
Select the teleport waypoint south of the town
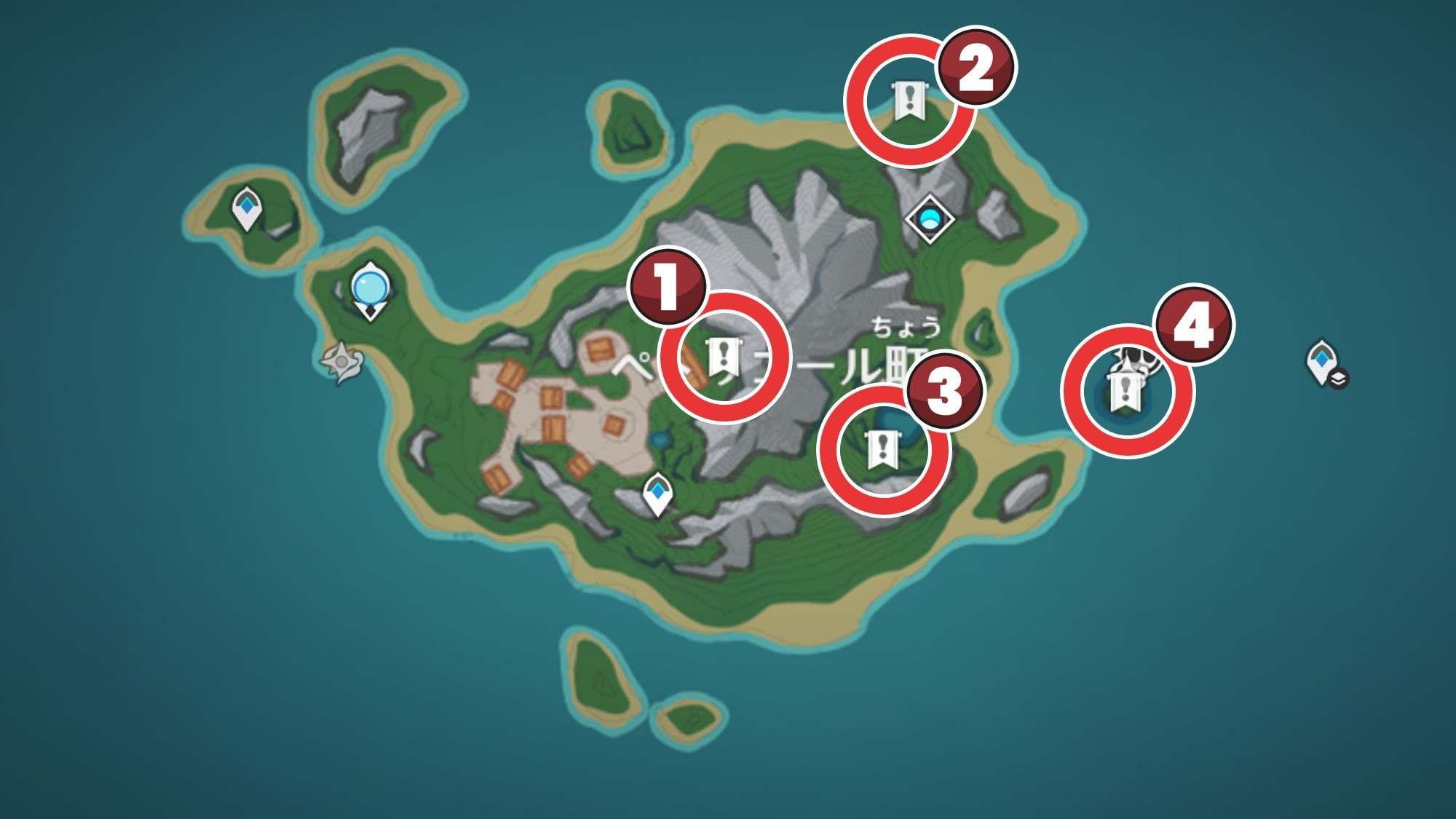pyautogui.click(x=658, y=494)
